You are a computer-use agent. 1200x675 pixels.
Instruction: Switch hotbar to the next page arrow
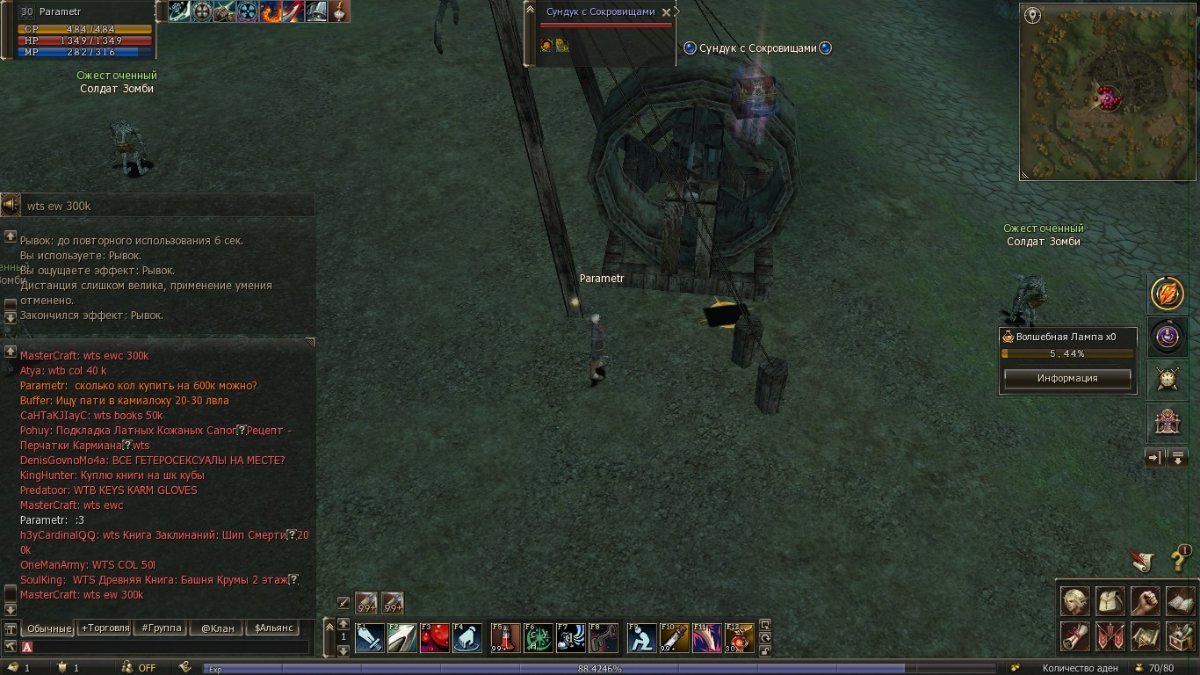[x=343, y=650]
